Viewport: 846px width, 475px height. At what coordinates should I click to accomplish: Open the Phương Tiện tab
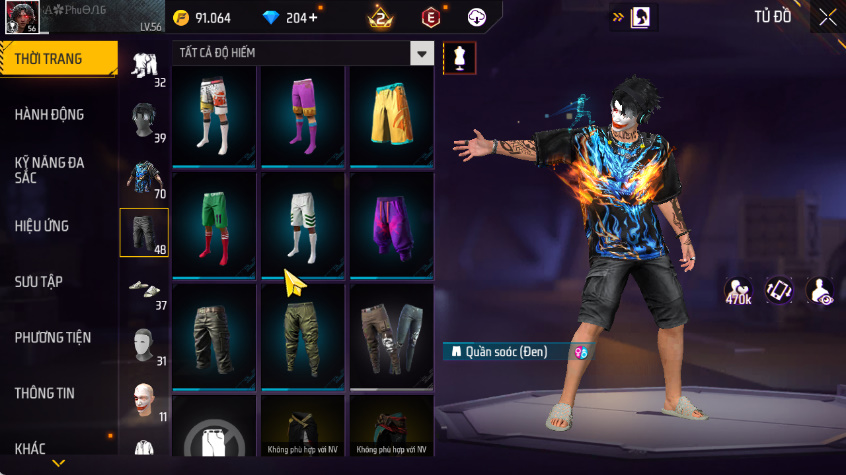point(50,337)
